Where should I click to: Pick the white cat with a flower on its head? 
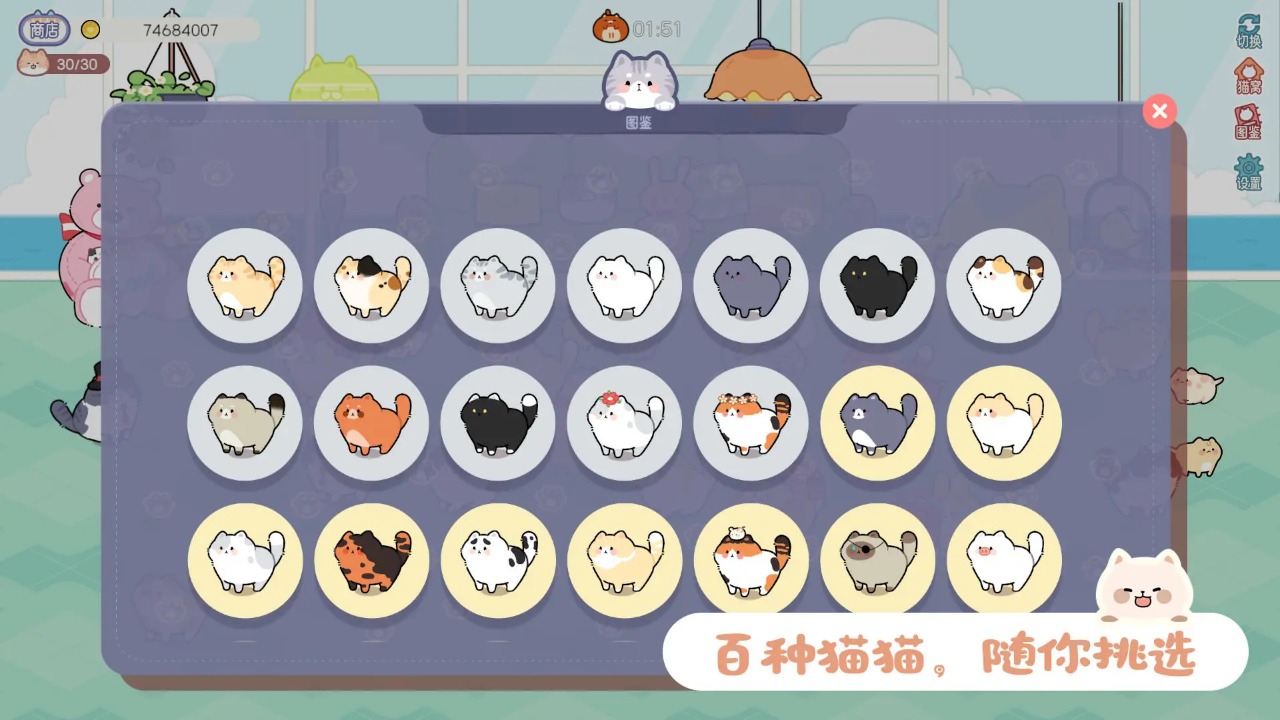click(624, 422)
